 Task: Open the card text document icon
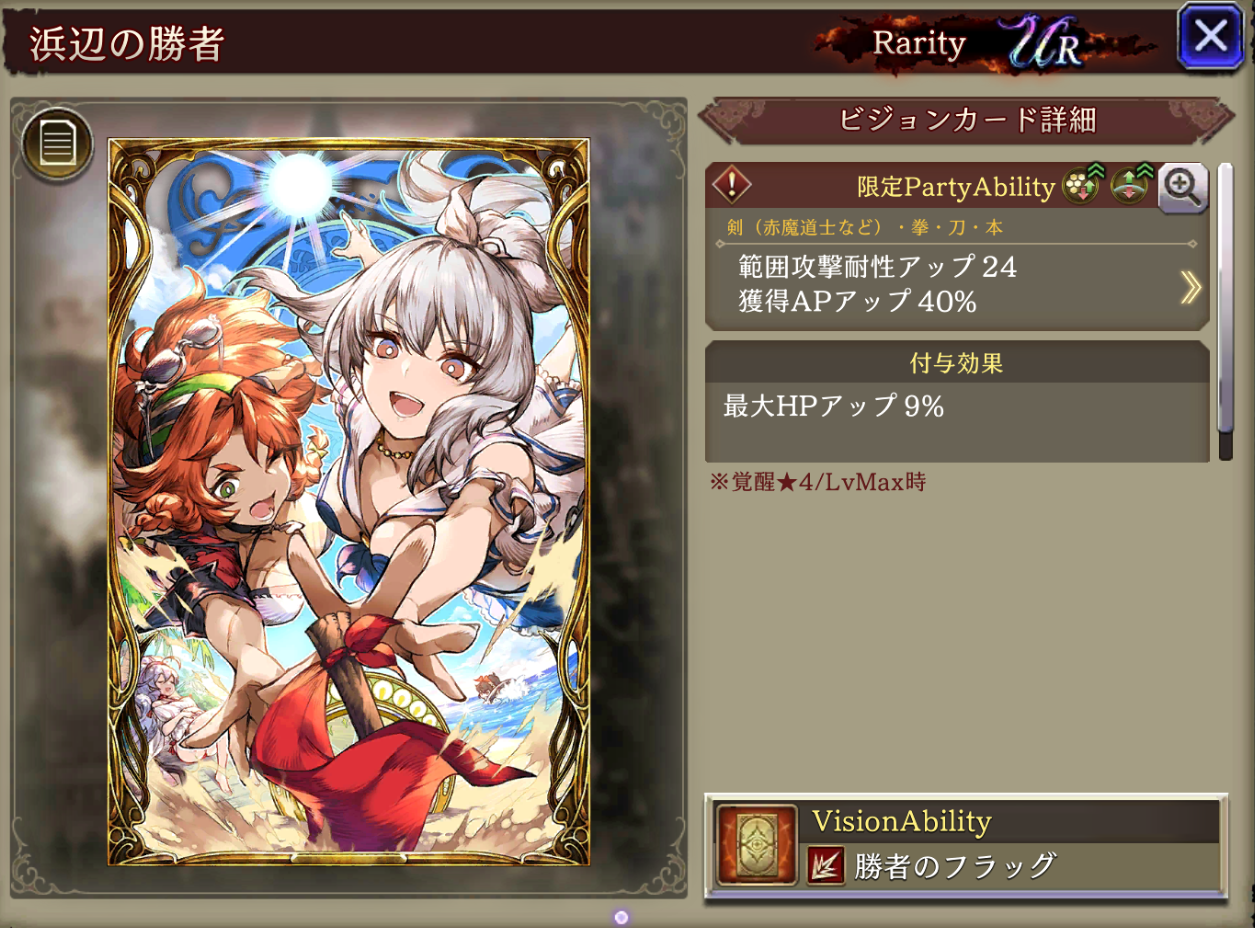[x=57, y=146]
